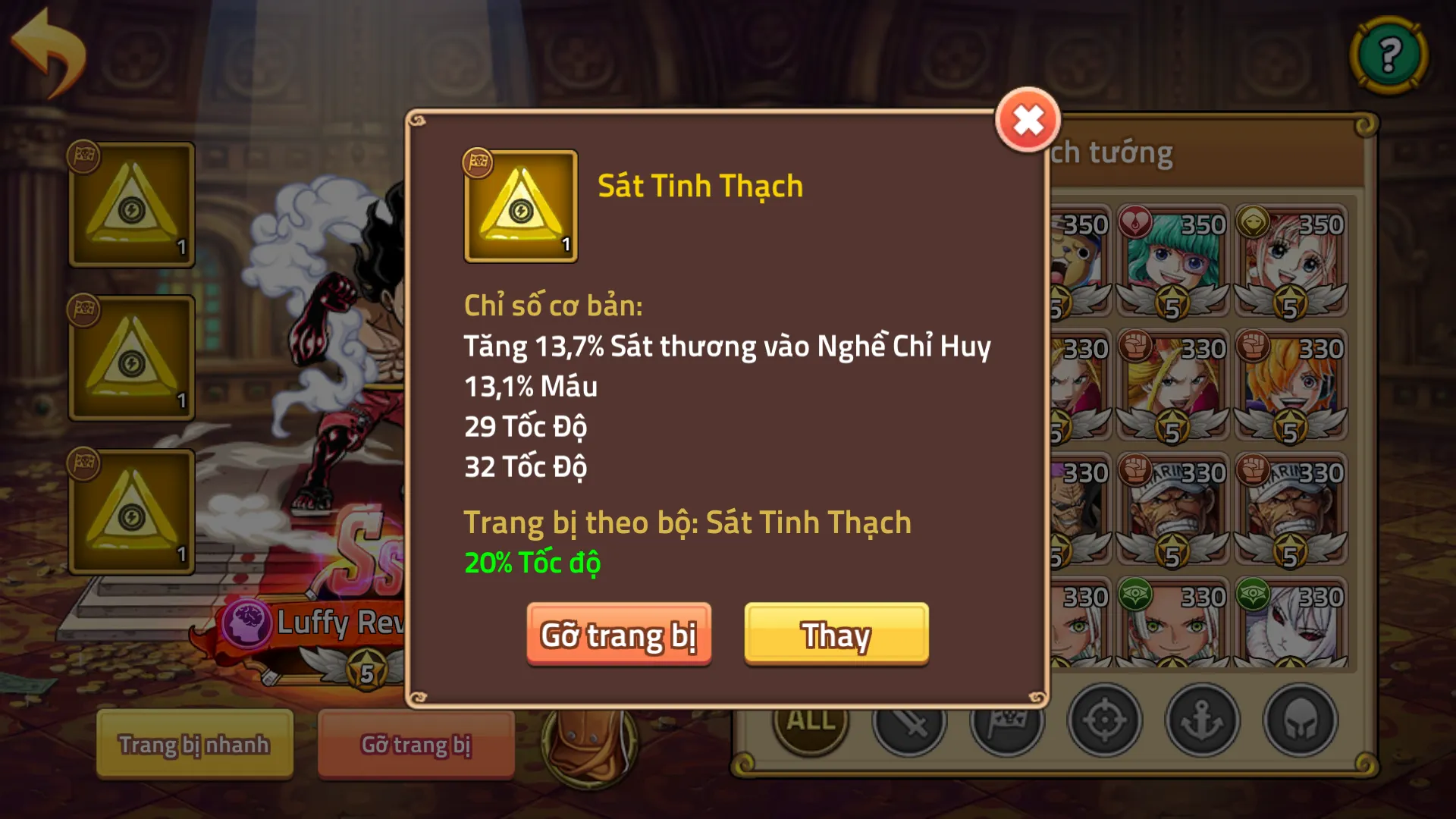Select the green-haired 350 character thumbnail
The width and height of the screenshot is (1456, 819).
(1172, 258)
